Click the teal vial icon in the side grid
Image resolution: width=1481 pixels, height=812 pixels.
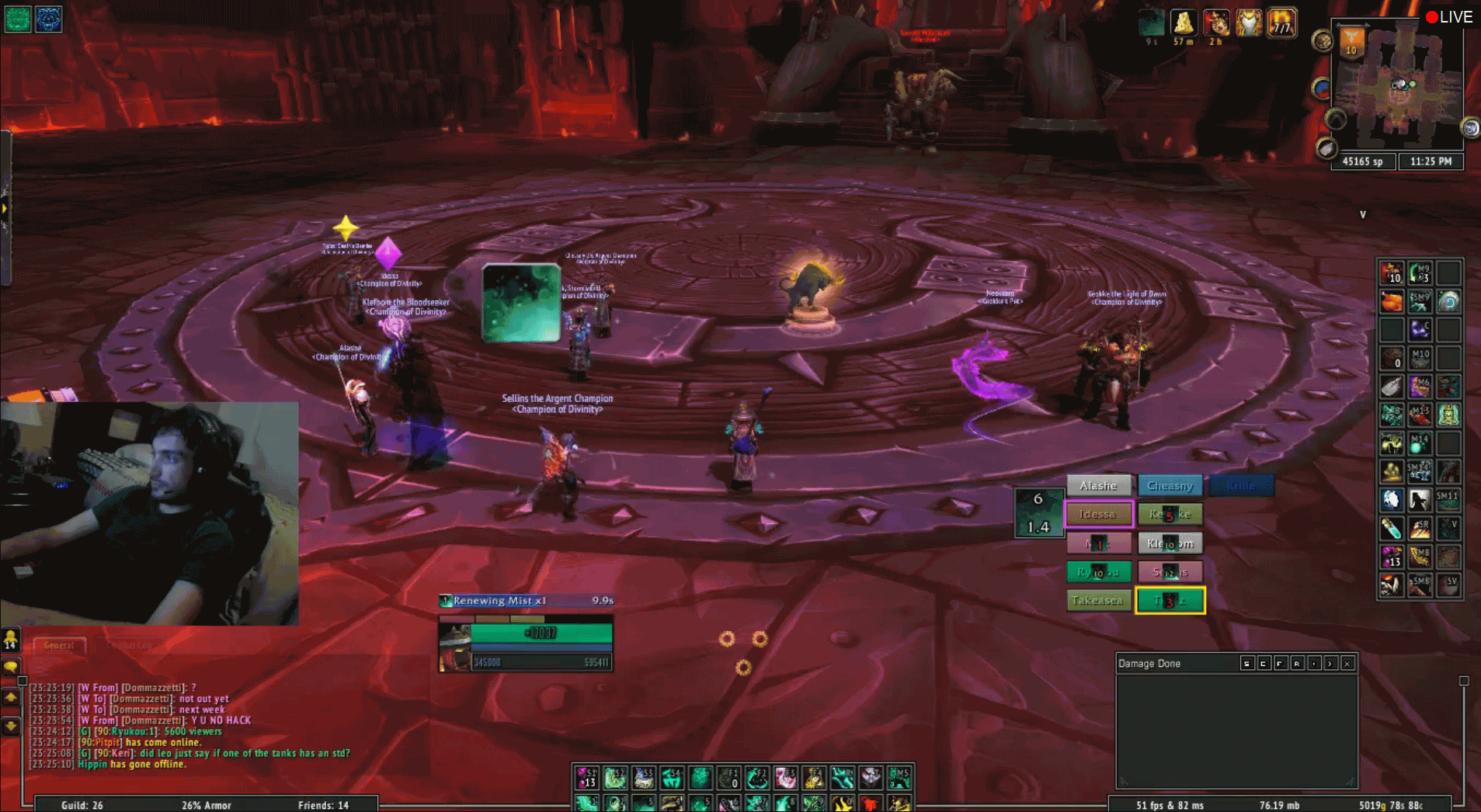click(1391, 529)
